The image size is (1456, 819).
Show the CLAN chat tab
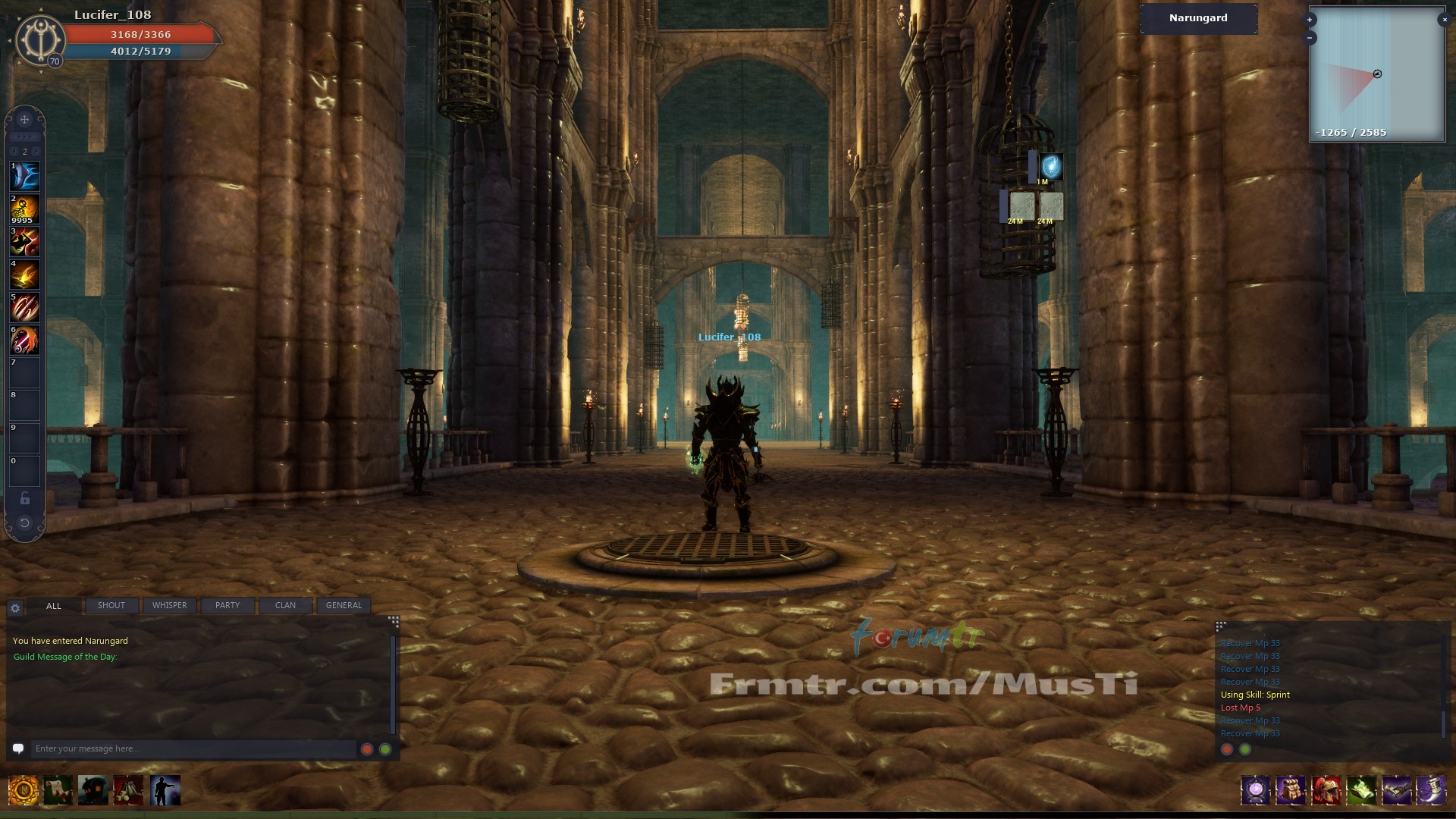(285, 605)
